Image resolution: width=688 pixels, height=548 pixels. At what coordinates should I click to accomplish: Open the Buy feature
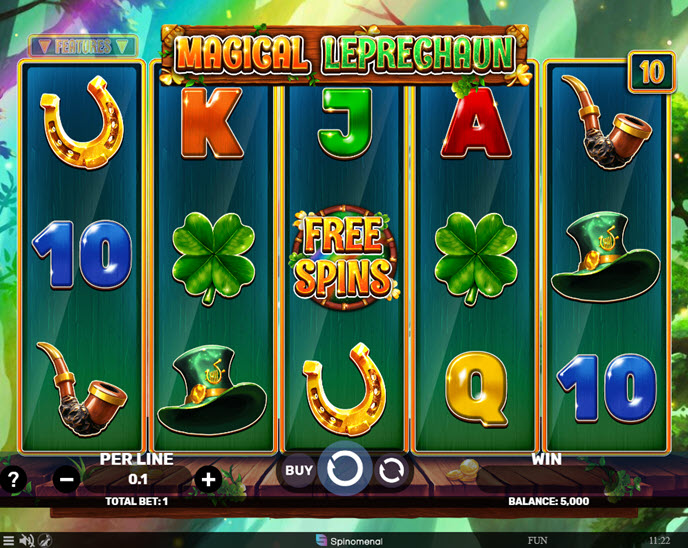[x=299, y=469]
